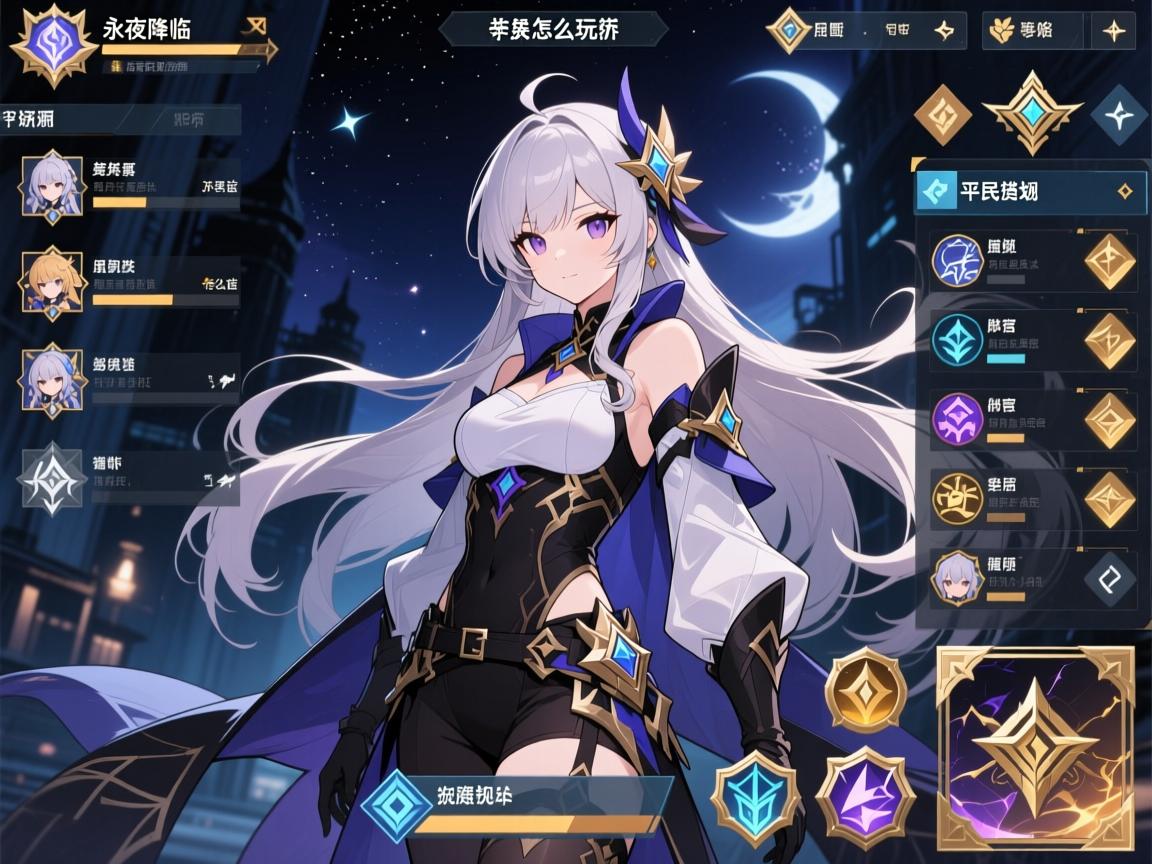Activate the round golden skill icon
This screenshot has height=864, width=1152.
(865, 690)
